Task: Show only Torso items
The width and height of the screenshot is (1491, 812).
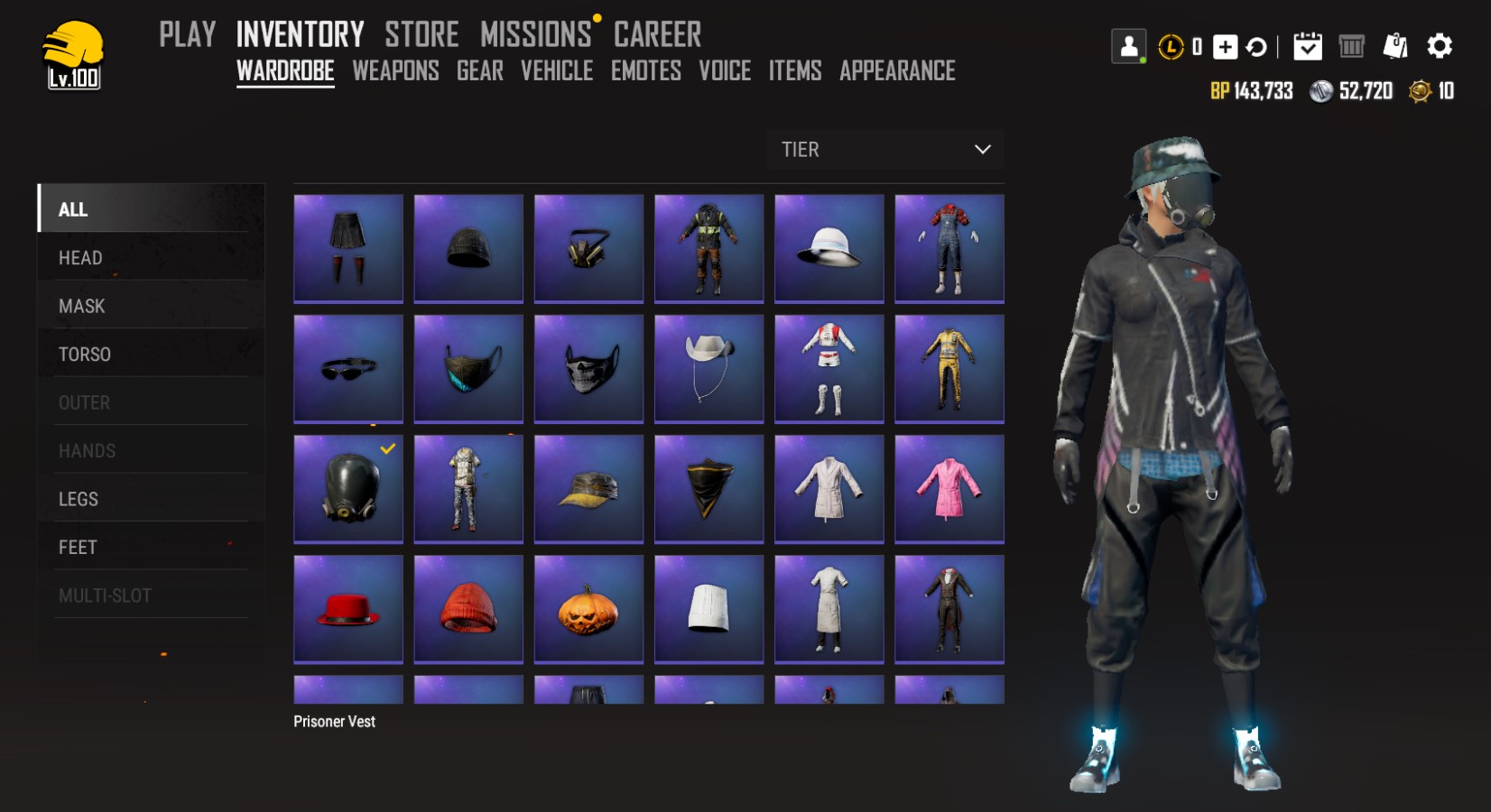Action: [84, 355]
